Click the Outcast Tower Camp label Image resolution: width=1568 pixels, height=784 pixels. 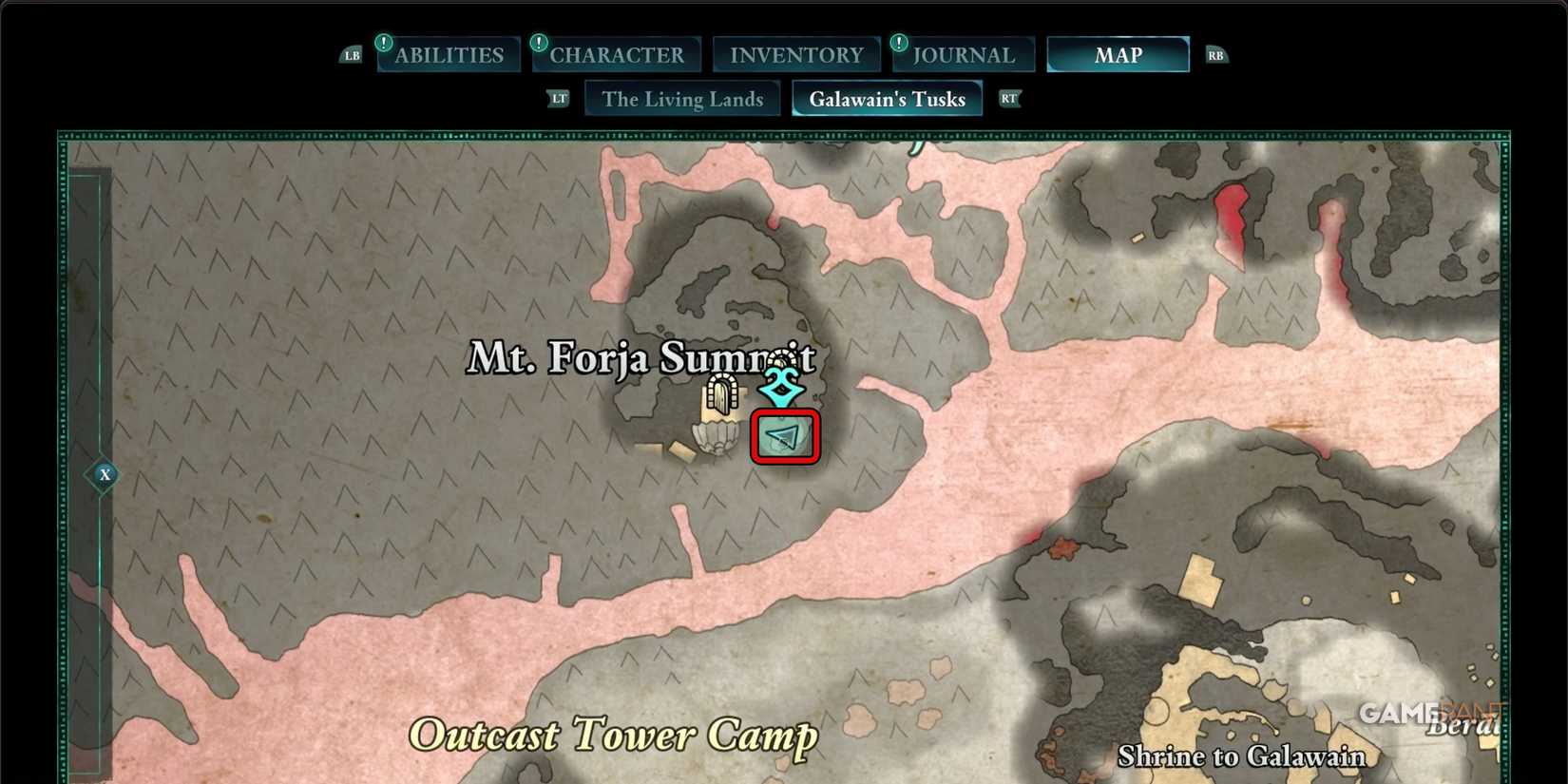(613, 734)
